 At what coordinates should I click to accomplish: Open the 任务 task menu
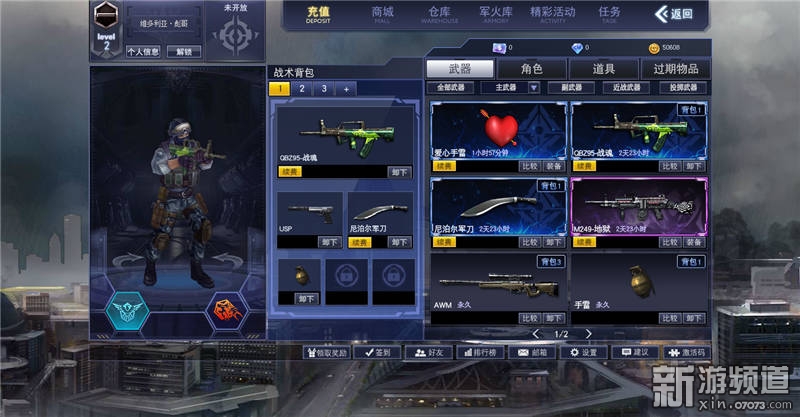[609, 14]
